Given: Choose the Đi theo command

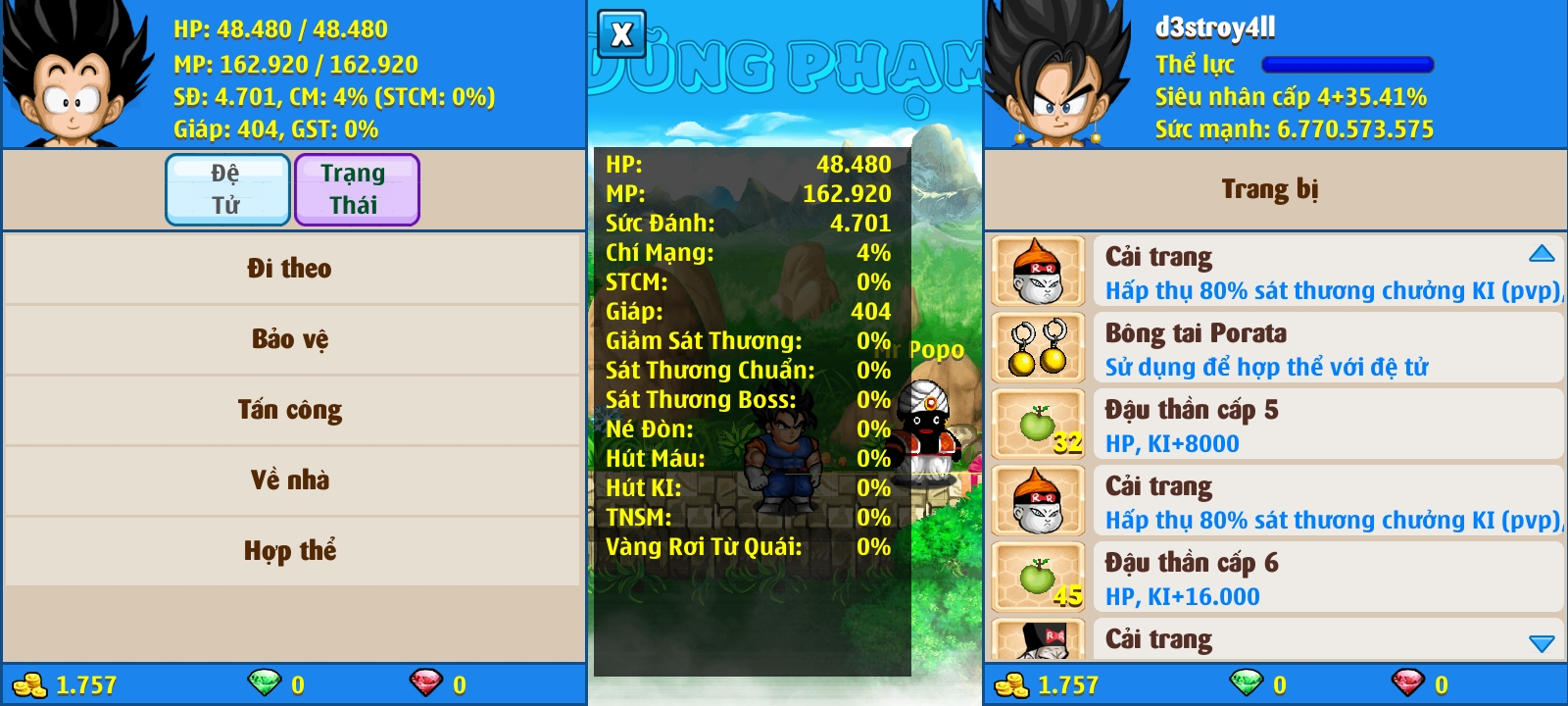Looking at the screenshot, I should (290, 269).
